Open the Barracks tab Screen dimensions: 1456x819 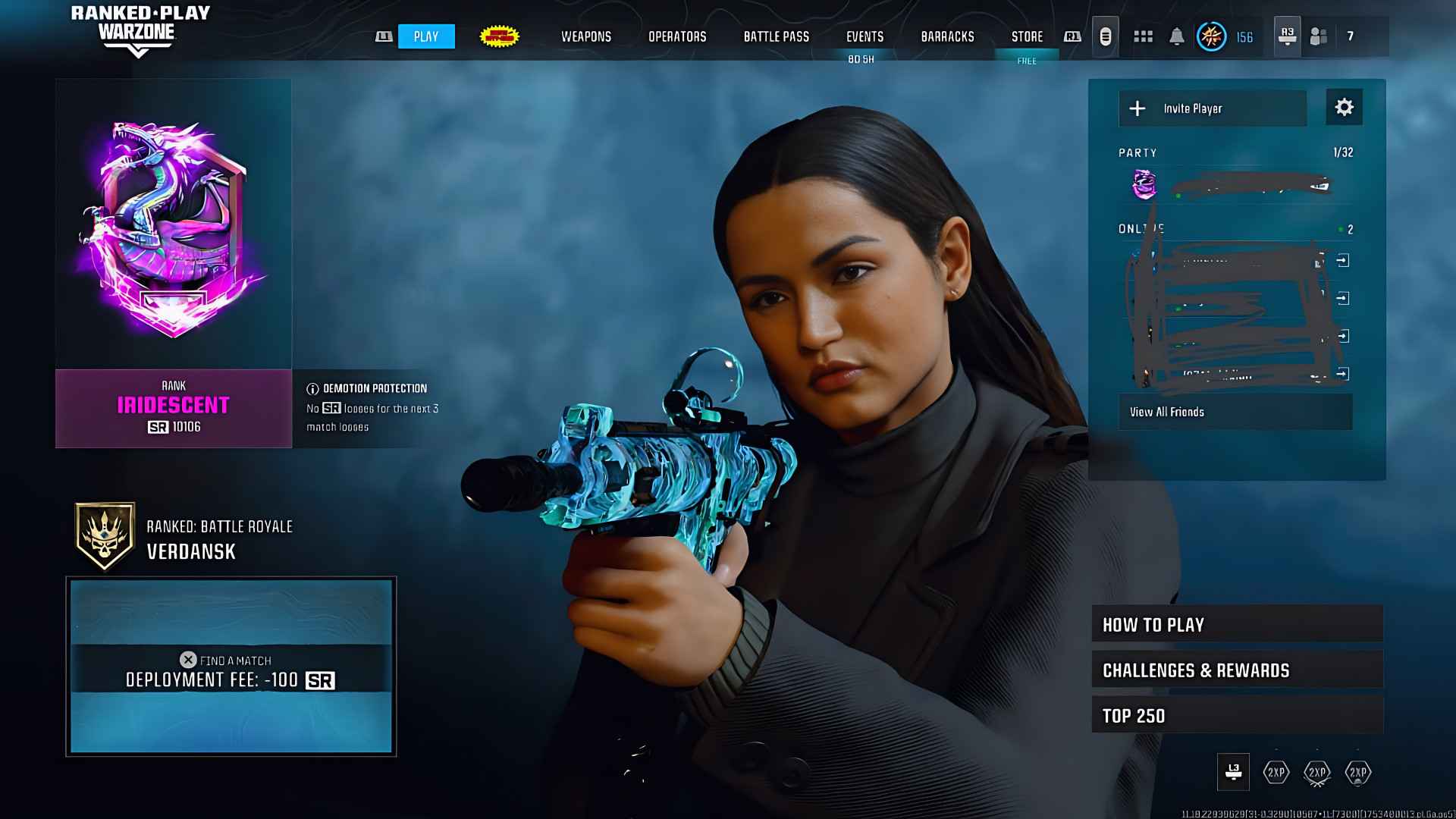tap(947, 36)
